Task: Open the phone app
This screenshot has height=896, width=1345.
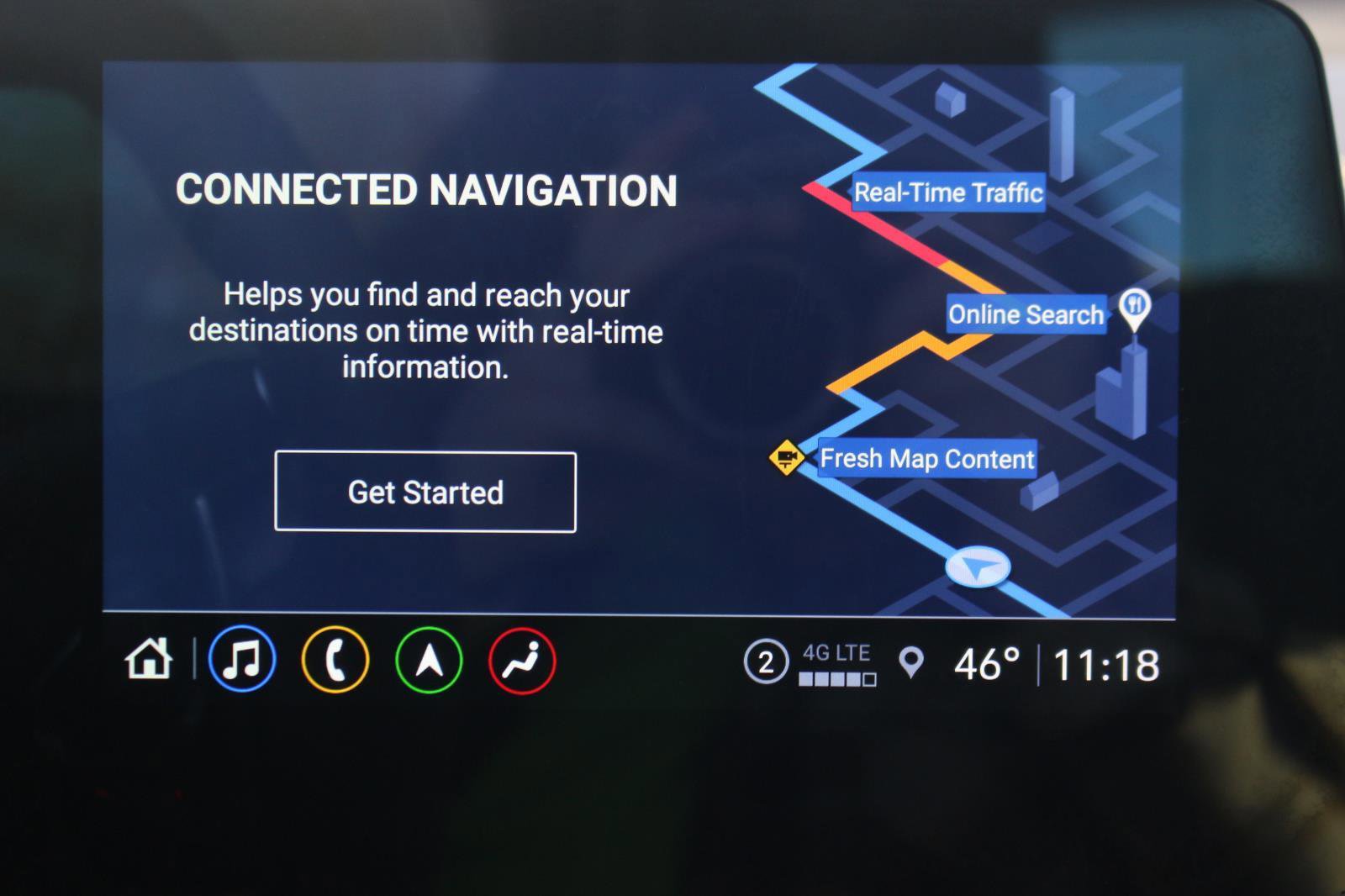Action: tap(335, 660)
